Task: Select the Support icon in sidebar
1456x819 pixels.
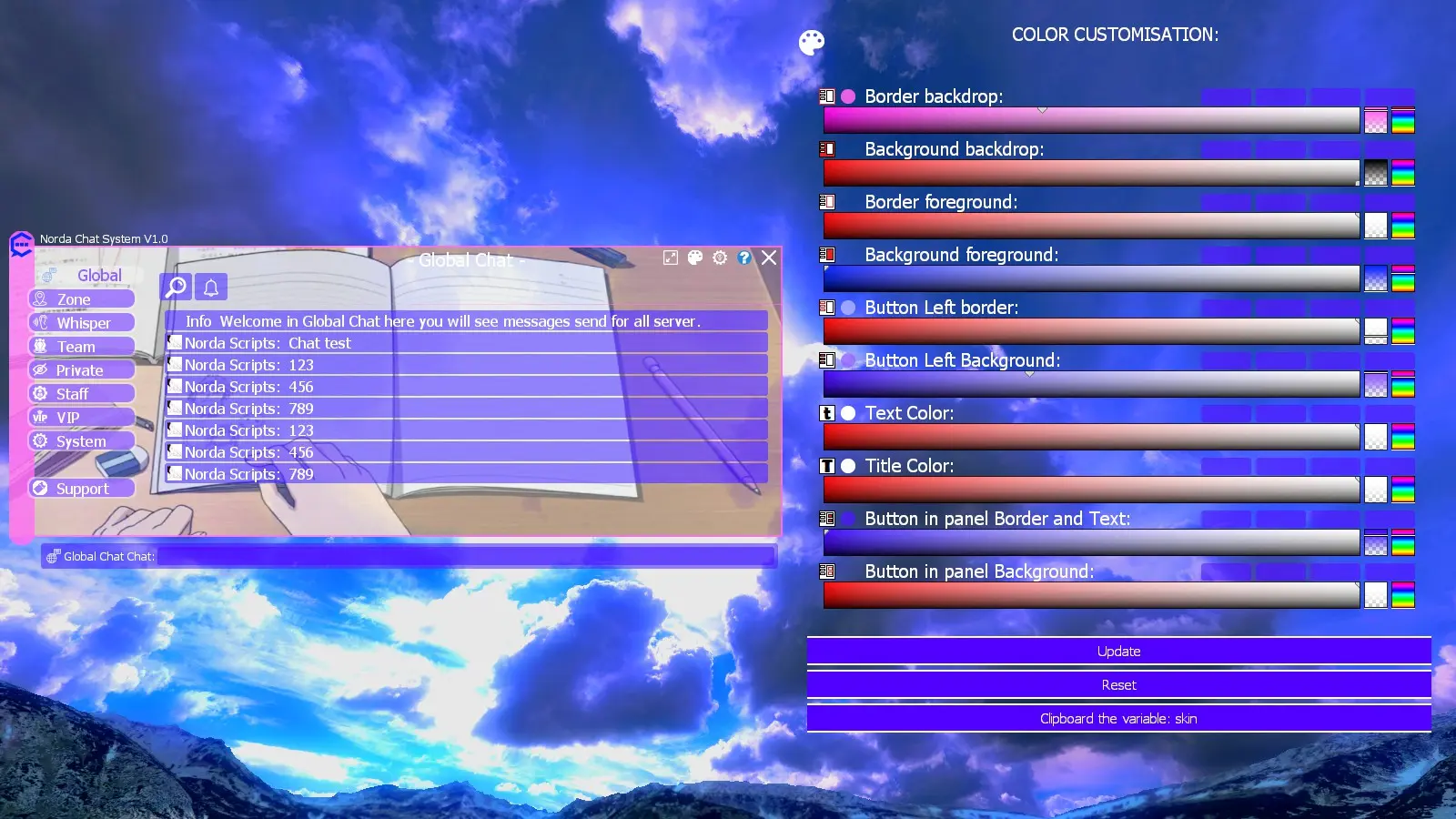Action: (41, 488)
